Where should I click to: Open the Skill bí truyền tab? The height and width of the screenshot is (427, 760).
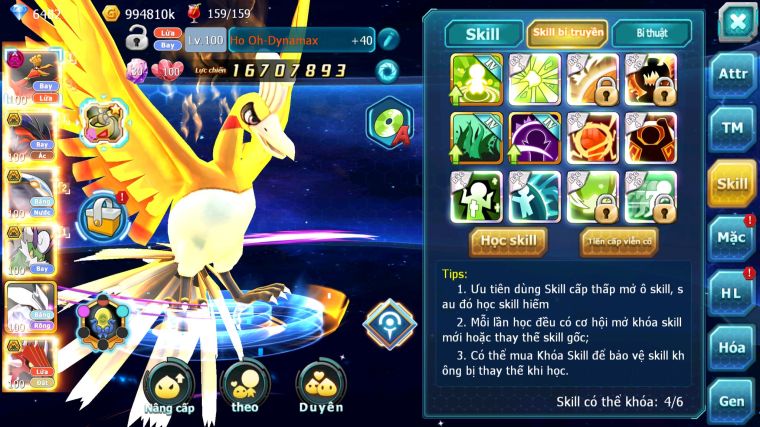point(567,34)
